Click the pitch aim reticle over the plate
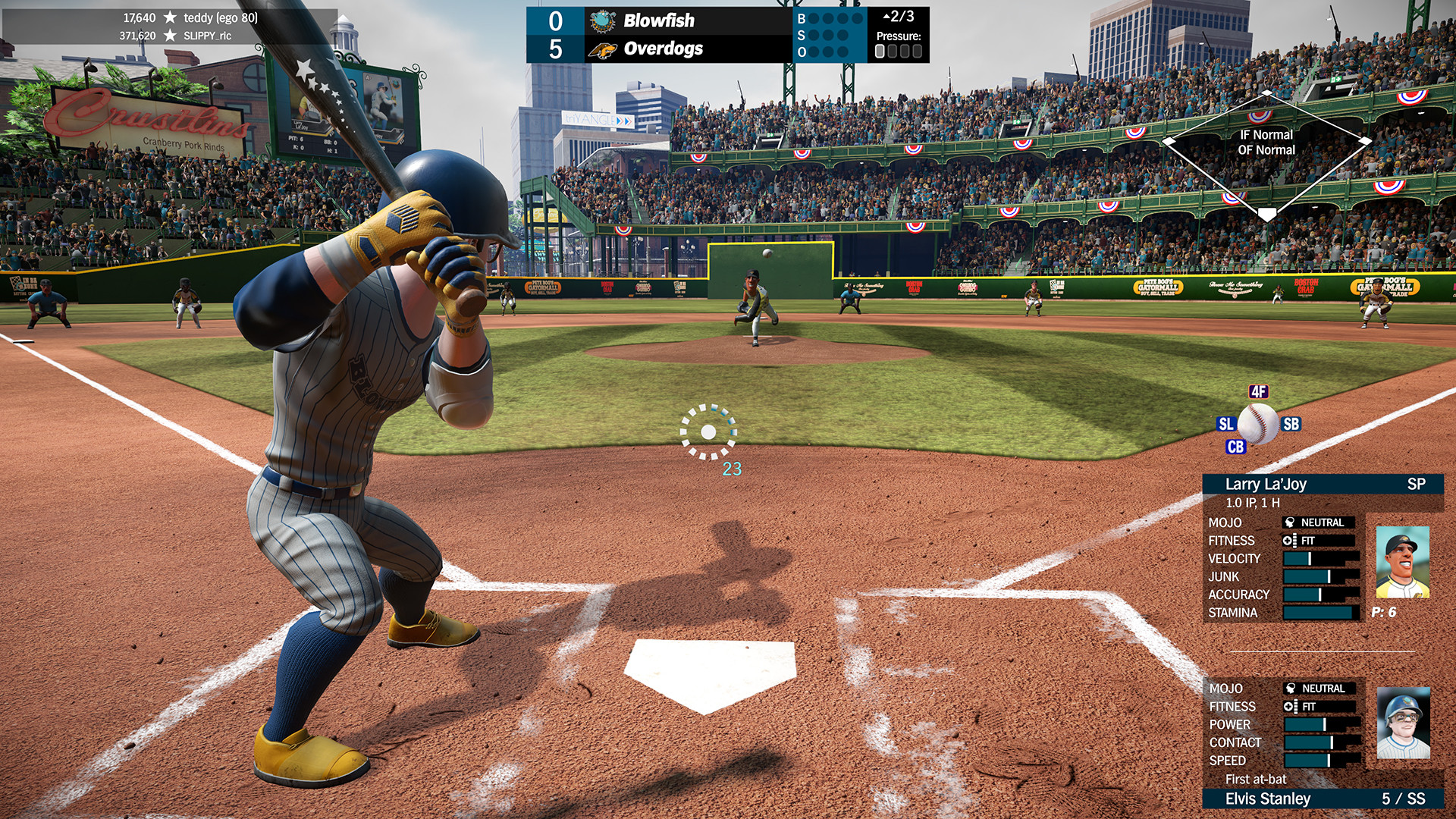Viewport: 1456px width, 819px height. tap(710, 434)
